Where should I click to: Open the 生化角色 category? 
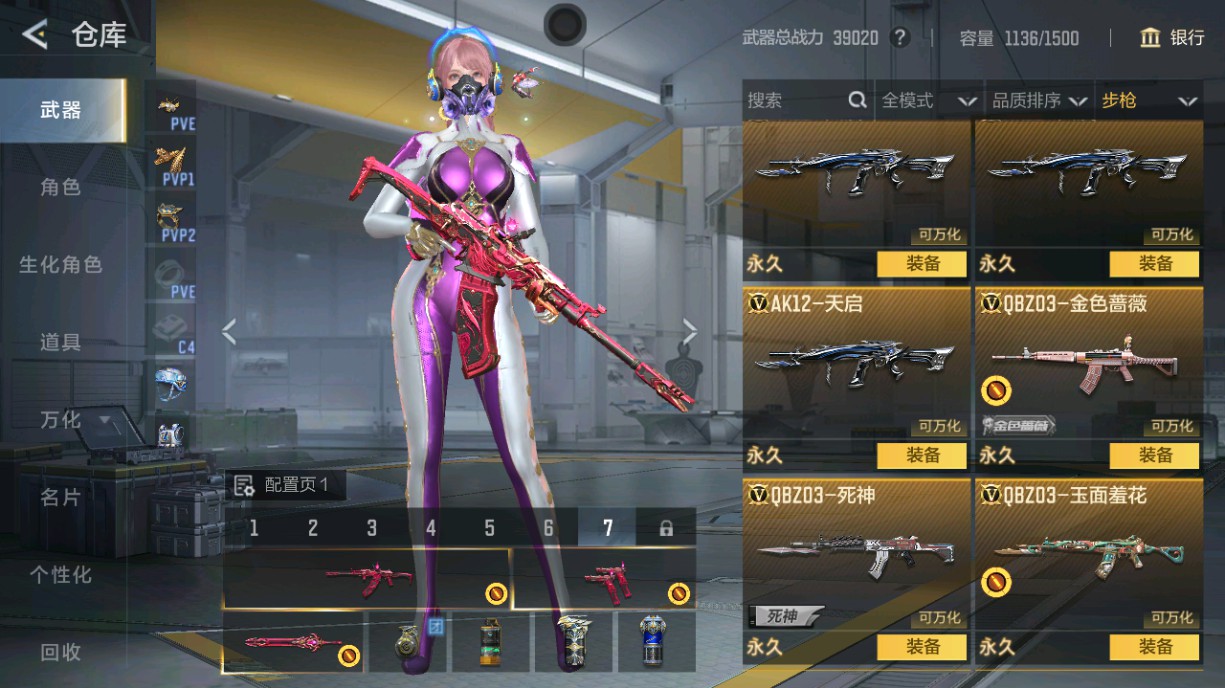[x=61, y=265]
